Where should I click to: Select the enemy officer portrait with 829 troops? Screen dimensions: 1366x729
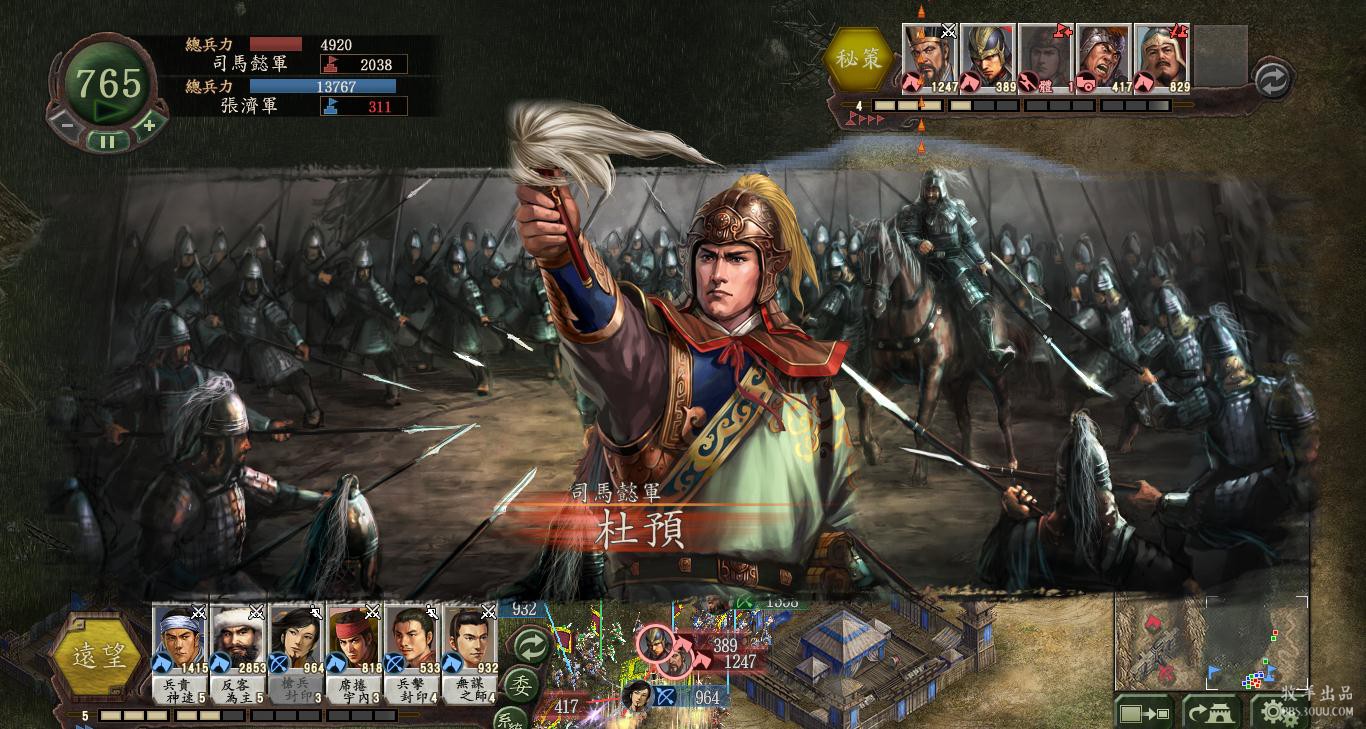click(x=1162, y=57)
